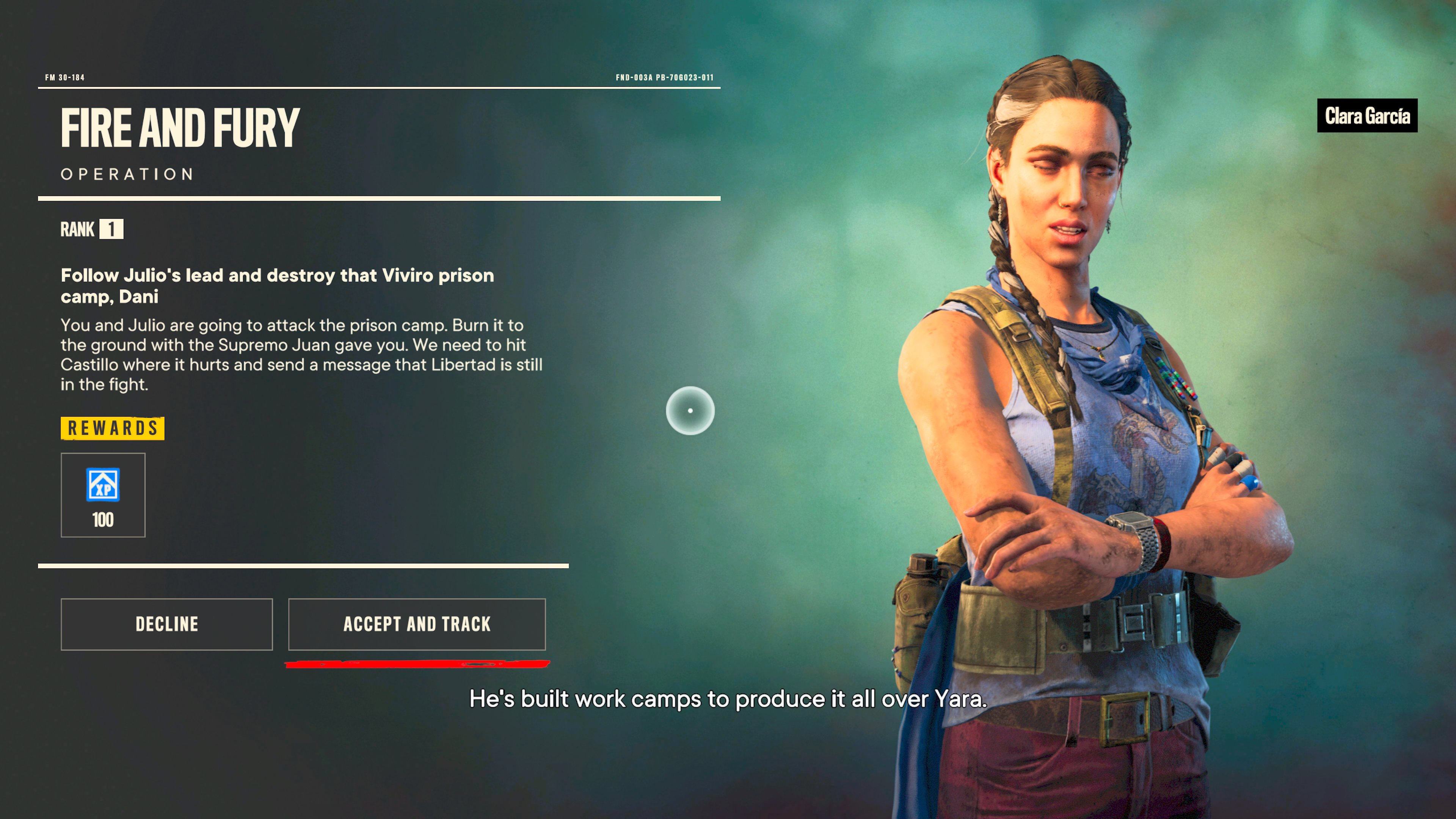Select the 100 XP reward tile

(x=103, y=494)
